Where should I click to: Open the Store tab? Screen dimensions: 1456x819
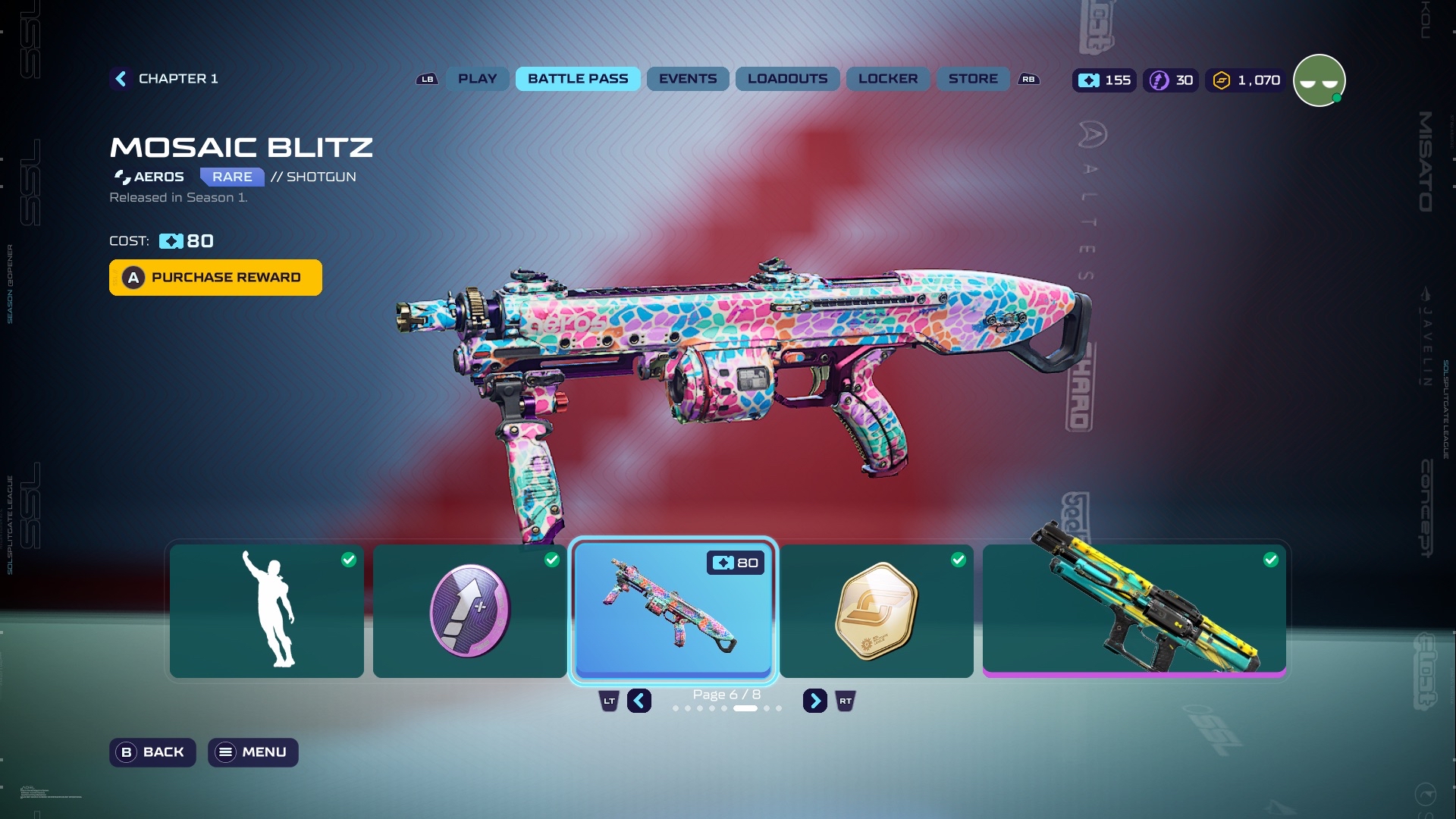pyautogui.click(x=972, y=79)
